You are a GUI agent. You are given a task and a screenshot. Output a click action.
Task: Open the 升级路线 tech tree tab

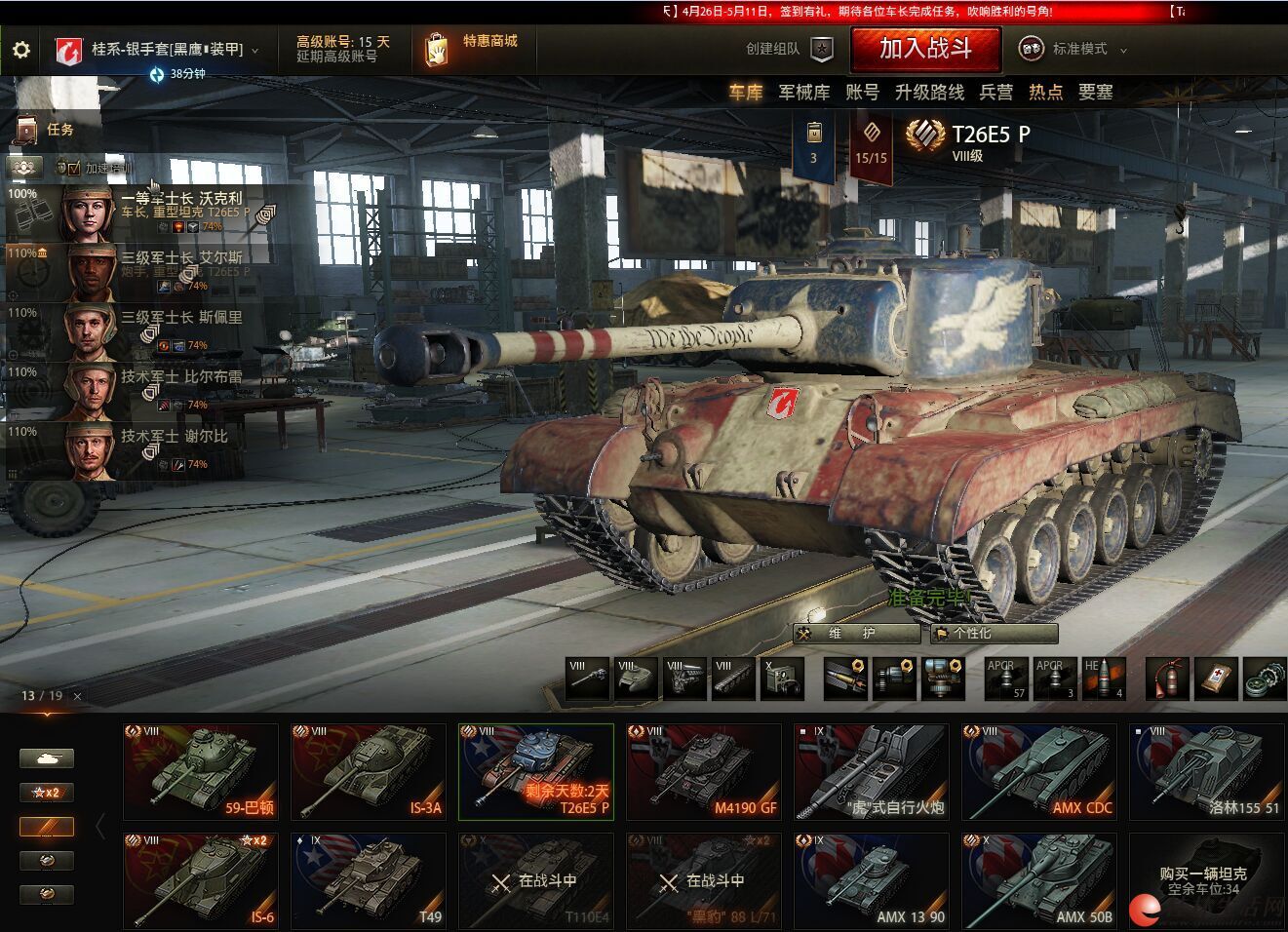coord(929,93)
